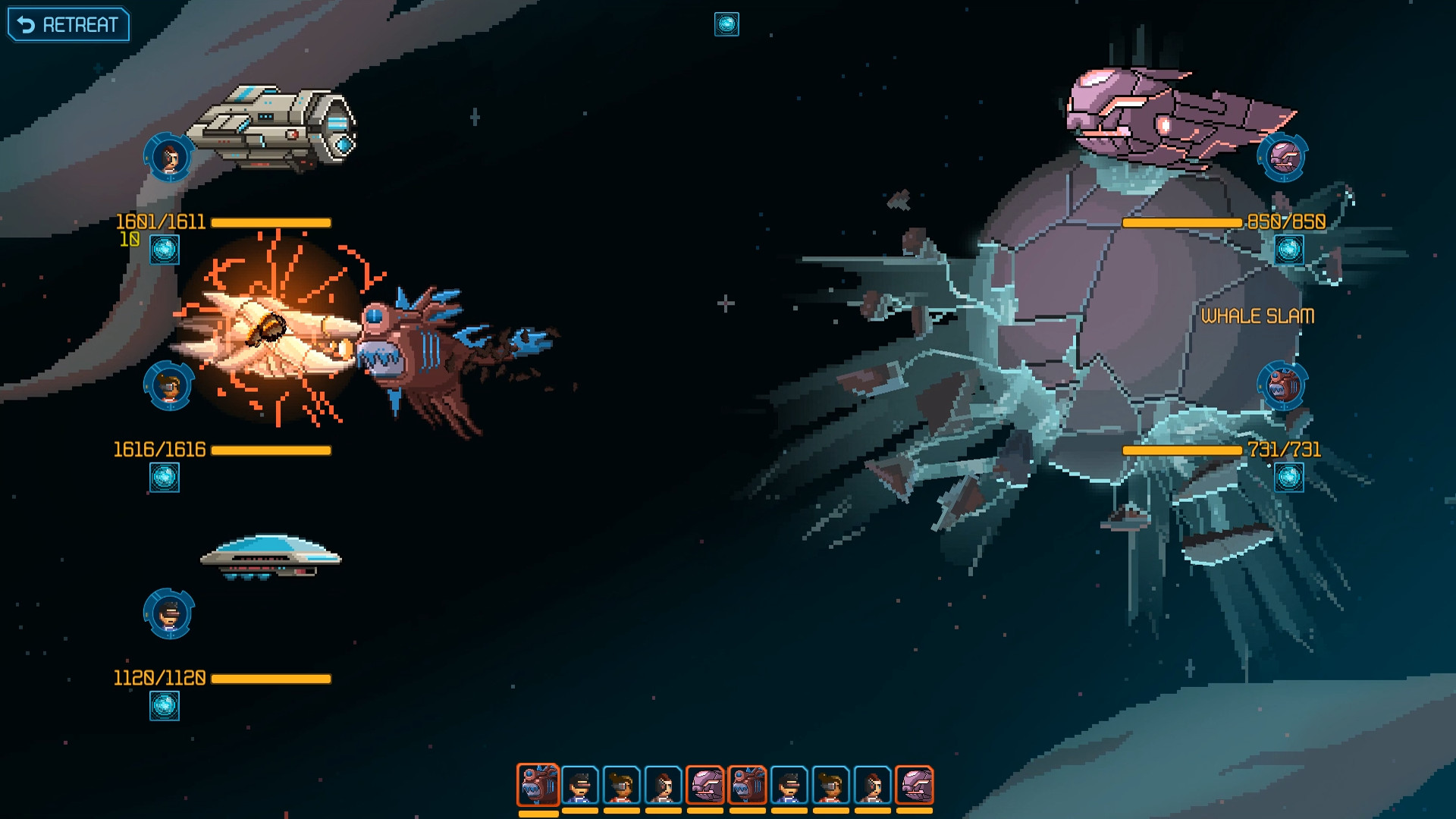
Task: Inspect the buff gem icon below the 850/850 bar
Action: pos(1288,250)
